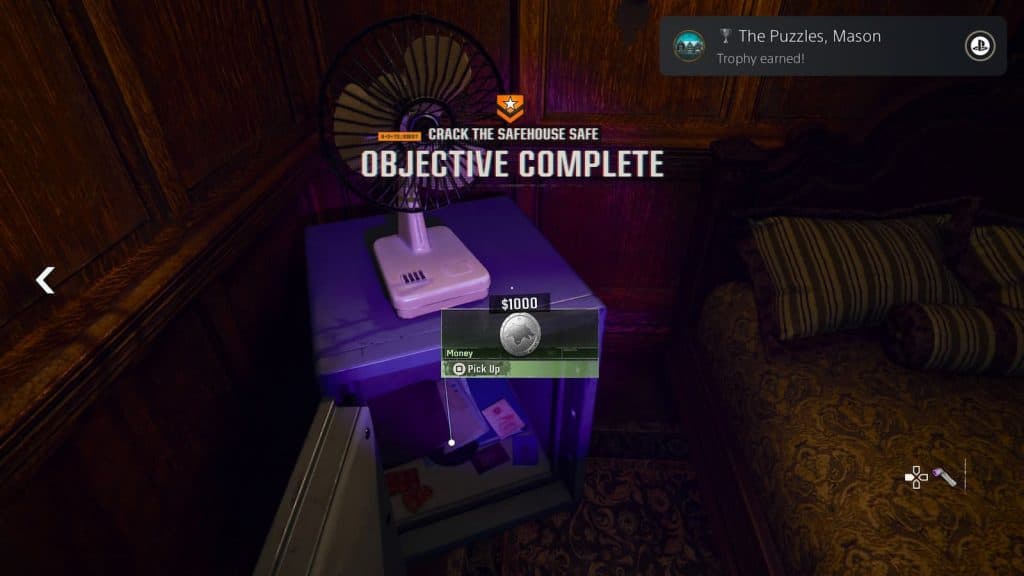Click the left arrow at the screen edge
1024x576 pixels.
(x=45, y=280)
